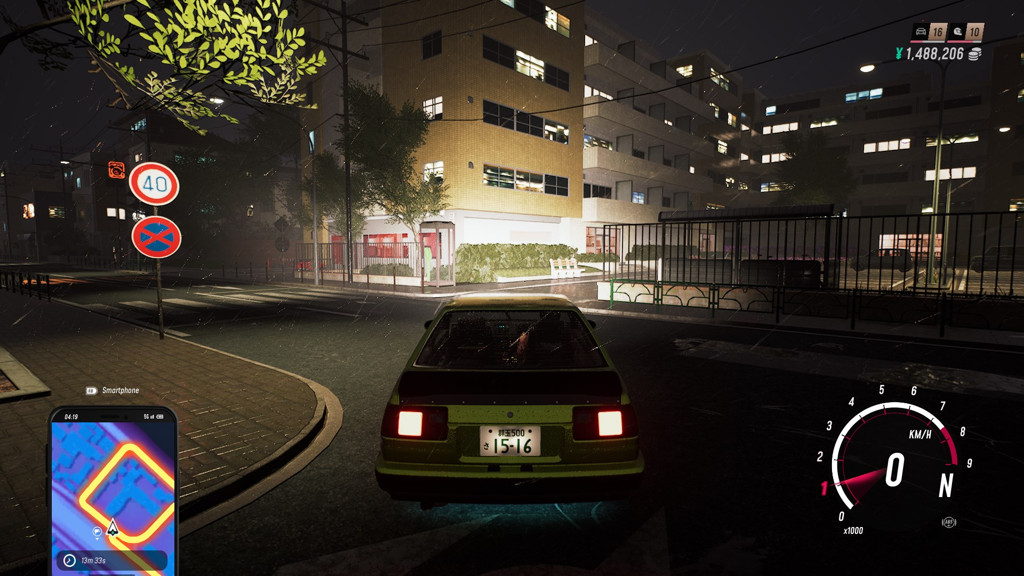
Task: Click the ABS indicator below the tachometer
Action: (948, 522)
